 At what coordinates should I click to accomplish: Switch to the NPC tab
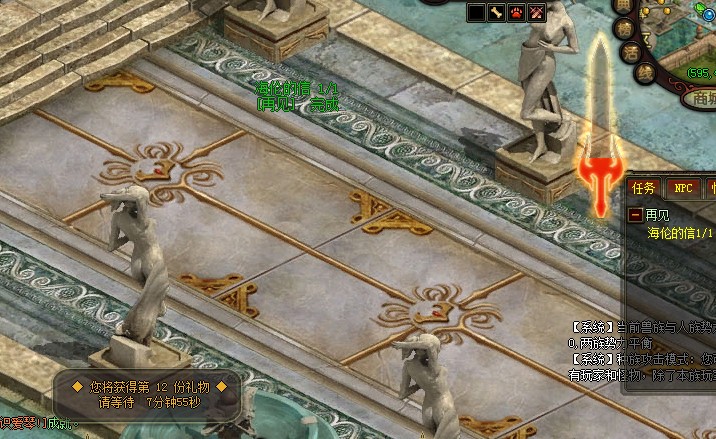coord(683,187)
